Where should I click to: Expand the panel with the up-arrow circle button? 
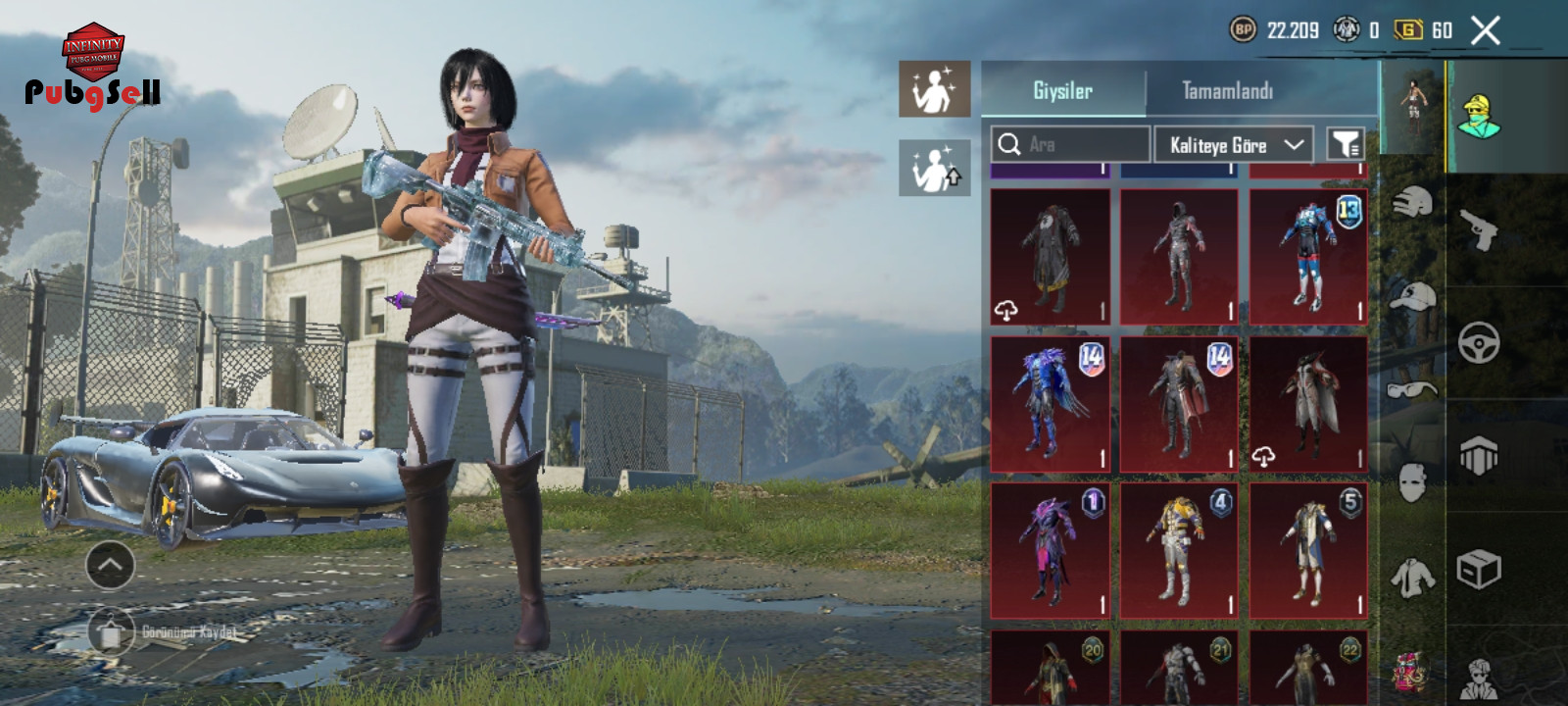click(x=110, y=565)
